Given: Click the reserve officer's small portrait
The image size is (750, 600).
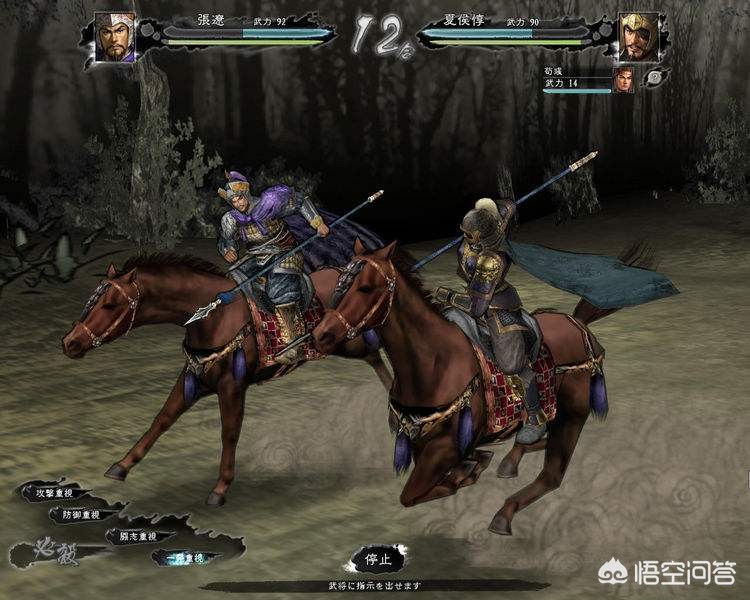Looking at the screenshot, I should tap(623, 80).
